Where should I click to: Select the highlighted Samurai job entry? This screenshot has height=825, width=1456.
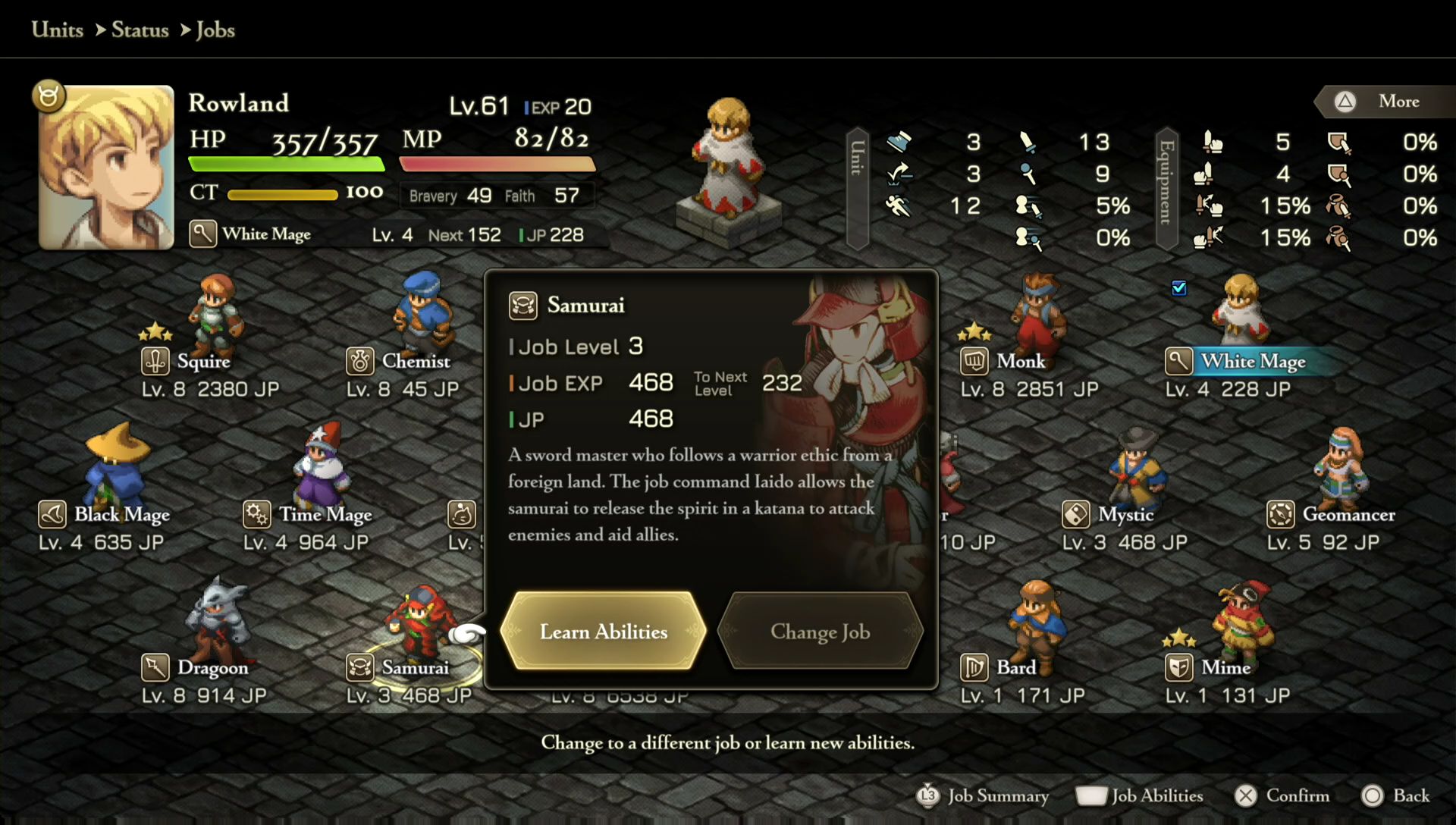pos(415,667)
